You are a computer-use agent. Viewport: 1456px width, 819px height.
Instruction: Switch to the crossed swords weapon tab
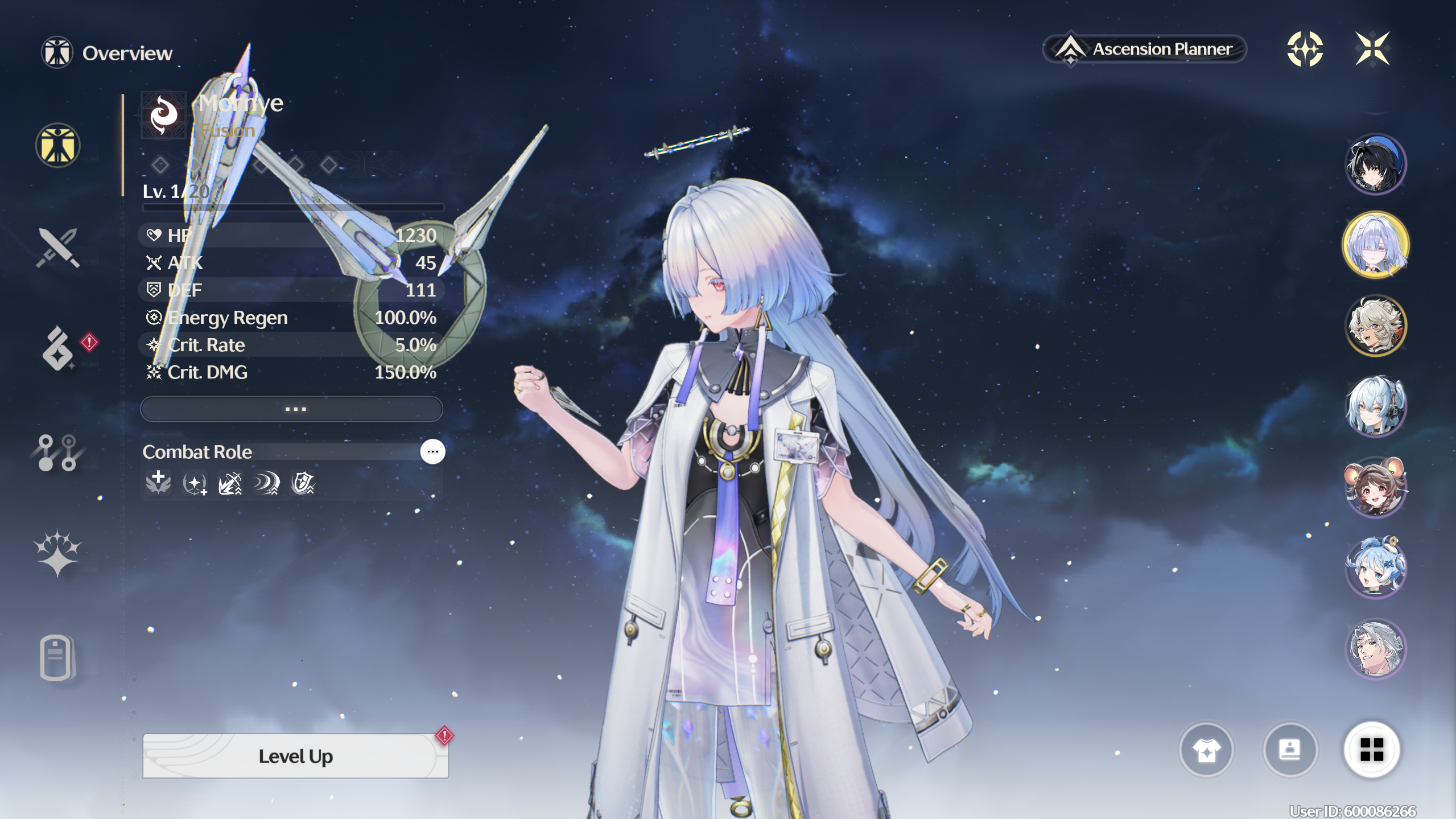pyautogui.click(x=57, y=248)
